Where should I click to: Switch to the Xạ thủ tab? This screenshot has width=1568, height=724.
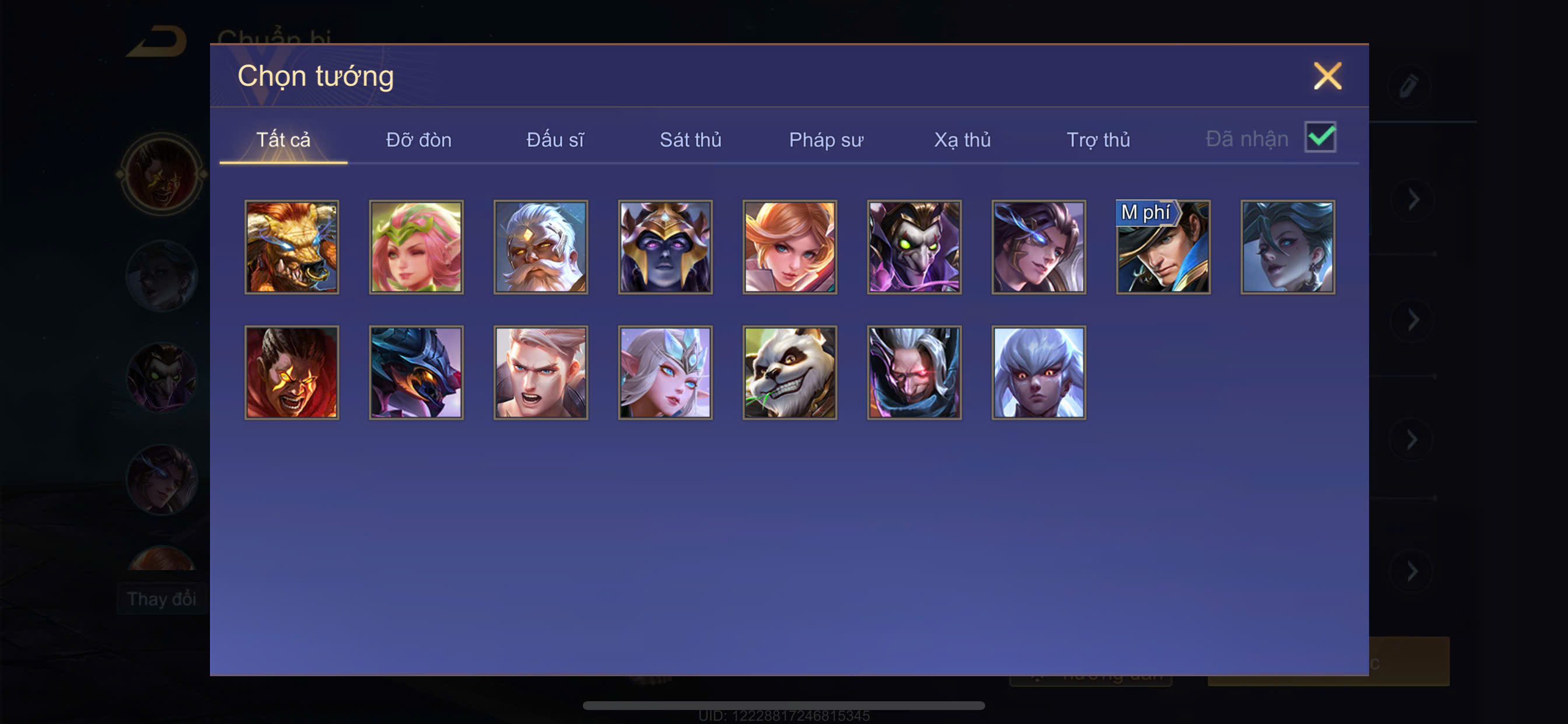962,140
